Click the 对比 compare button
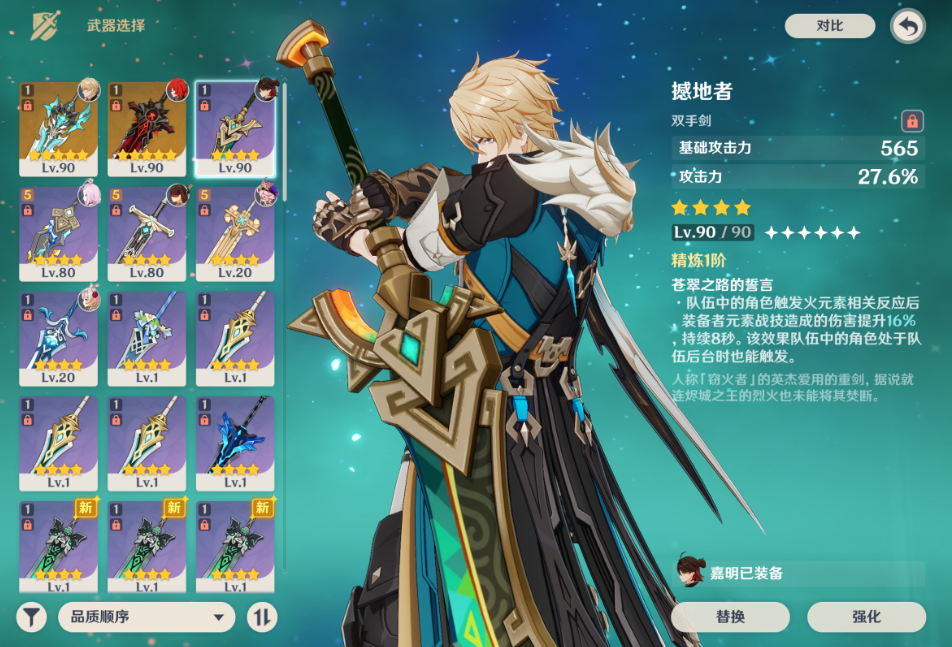The width and height of the screenshot is (952, 647). 829,26
